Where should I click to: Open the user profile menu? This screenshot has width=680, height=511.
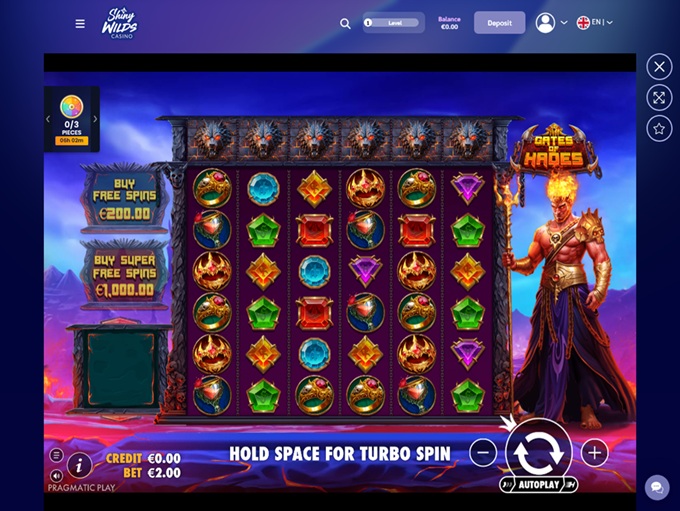point(550,23)
